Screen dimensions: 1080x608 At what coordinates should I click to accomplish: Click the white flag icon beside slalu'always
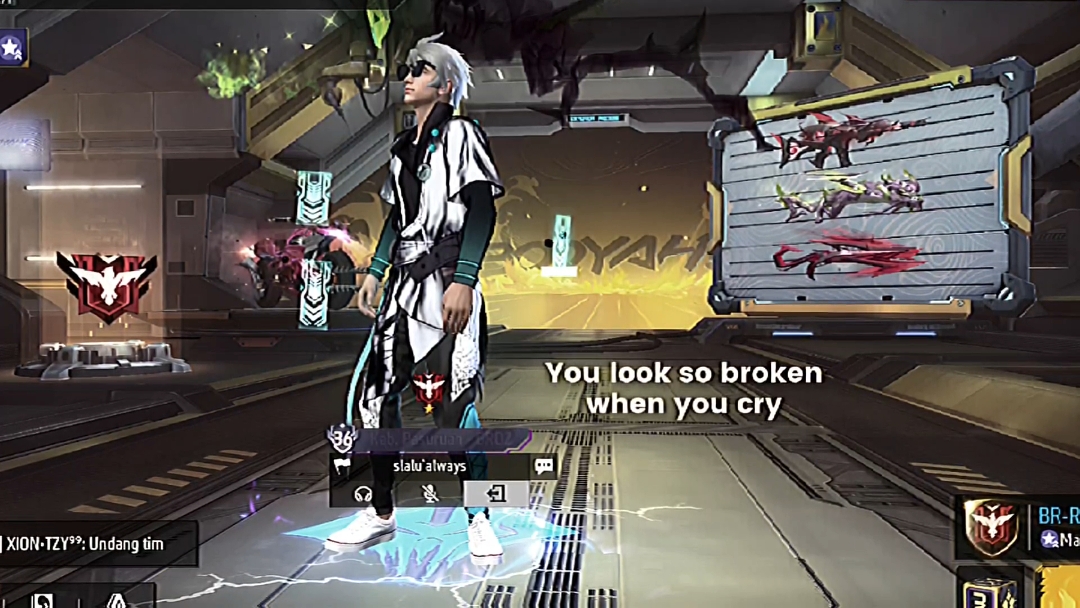342,466
